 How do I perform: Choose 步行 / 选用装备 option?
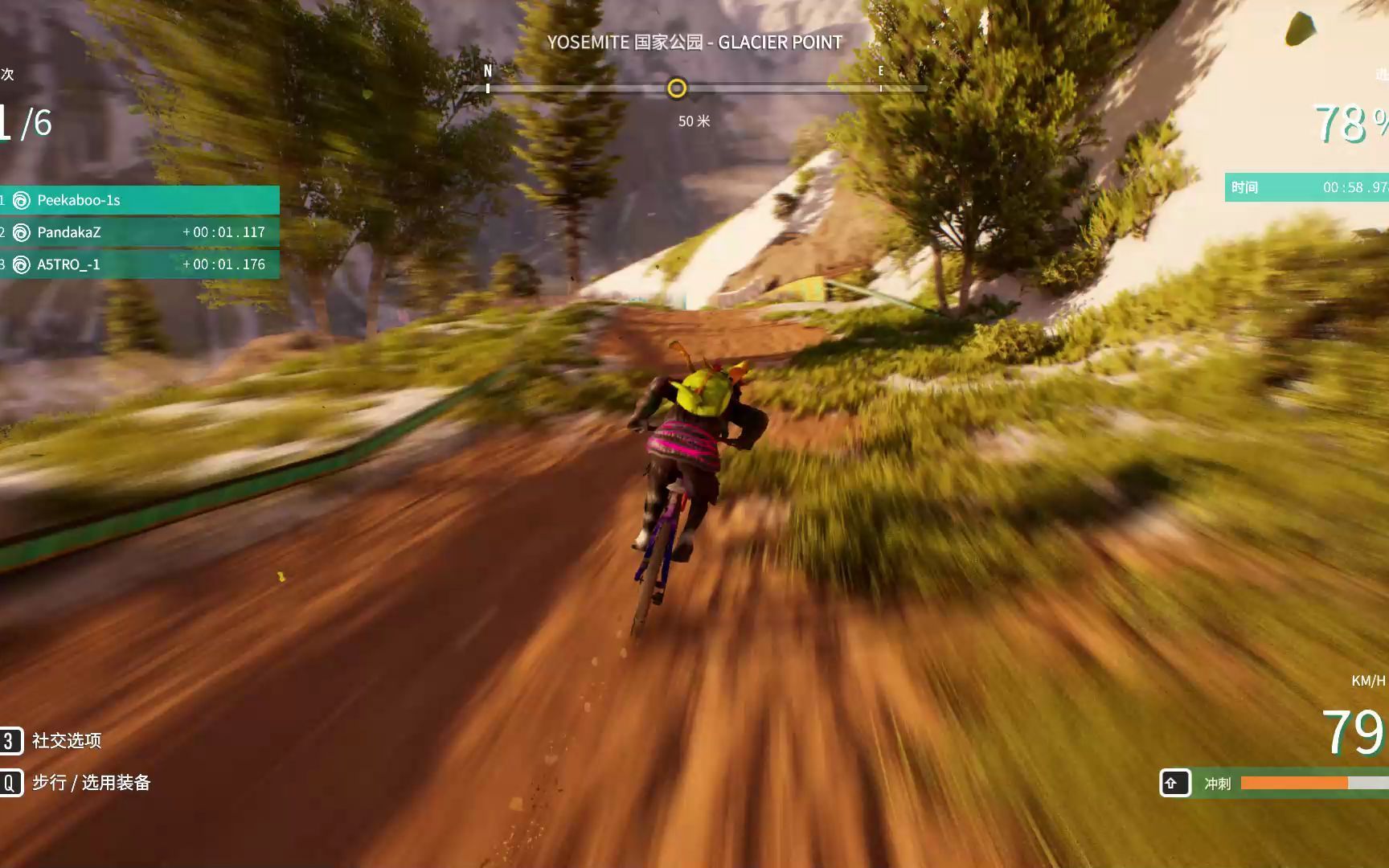pos(91,783)
